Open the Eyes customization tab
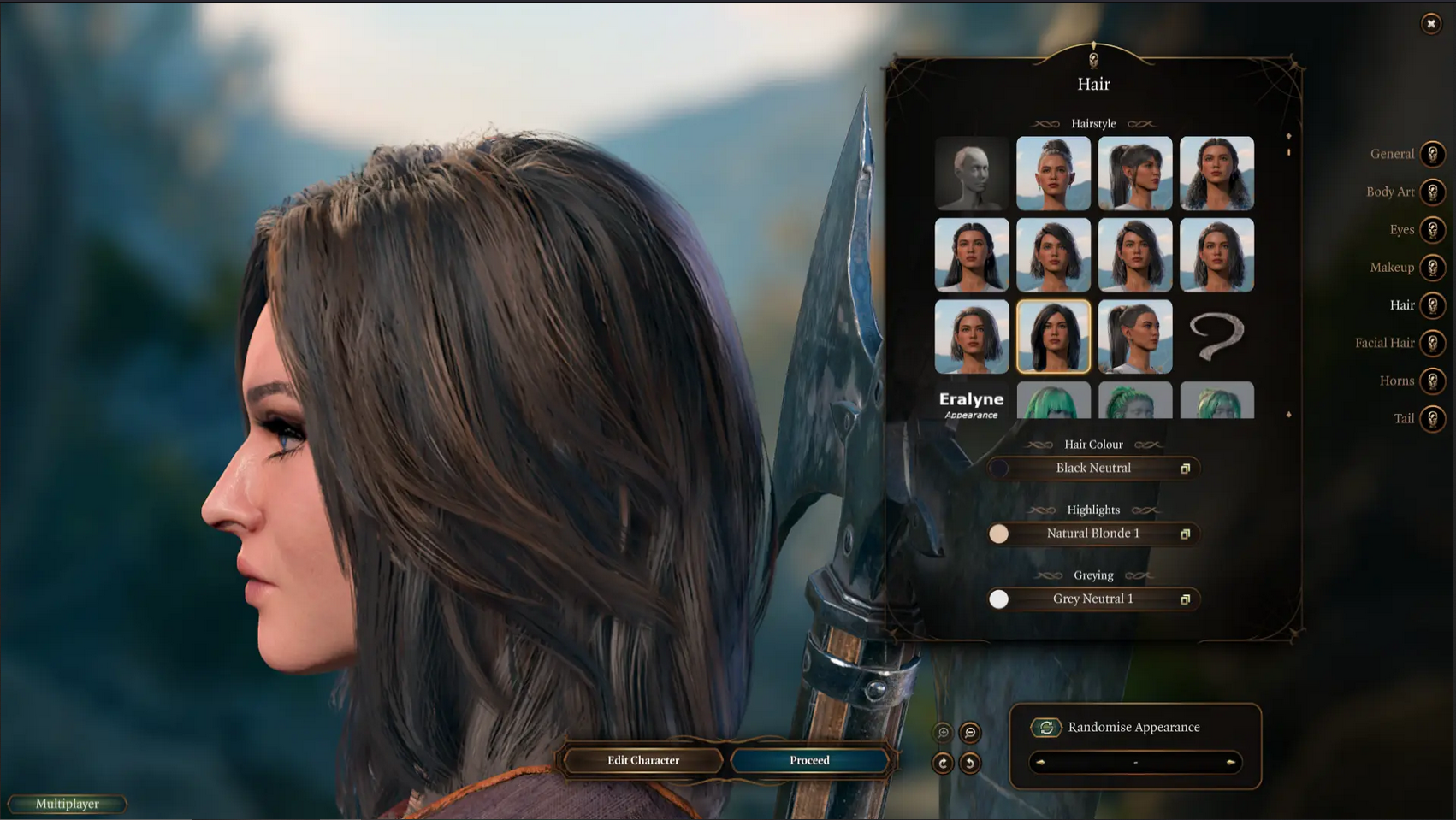The width and height of the screenshot is (1456, 820). coord(1432,229)
